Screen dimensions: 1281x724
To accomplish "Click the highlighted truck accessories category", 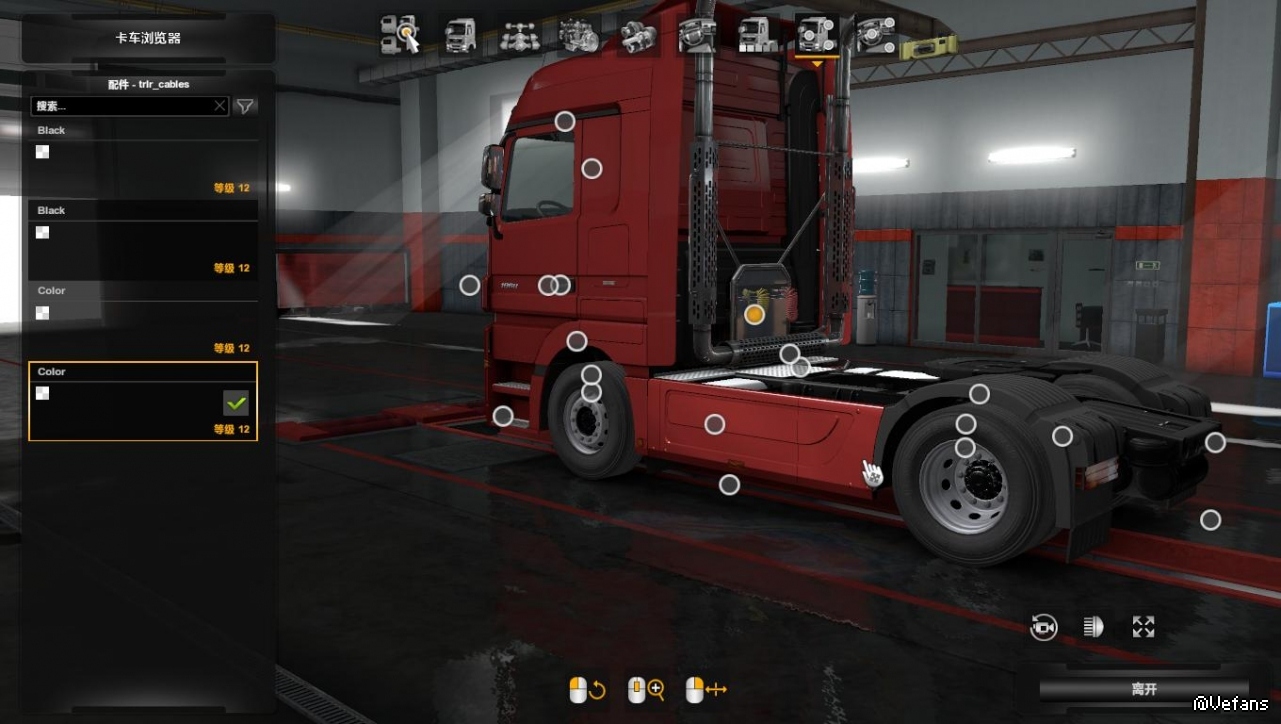I will (x=816, y=34).
